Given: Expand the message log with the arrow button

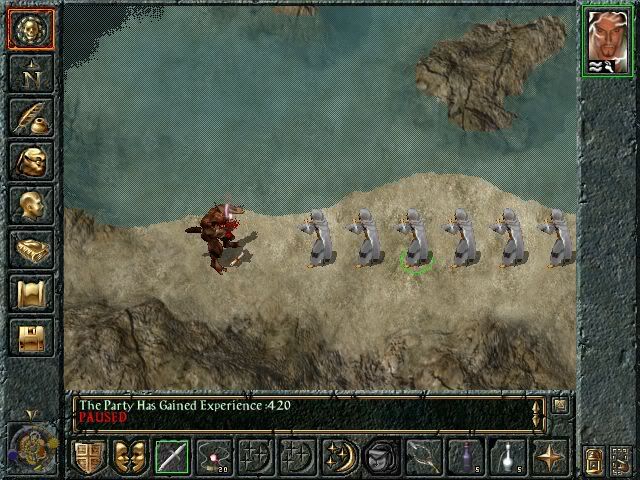Looking at the screenshot, I should (x=560, y=405).
